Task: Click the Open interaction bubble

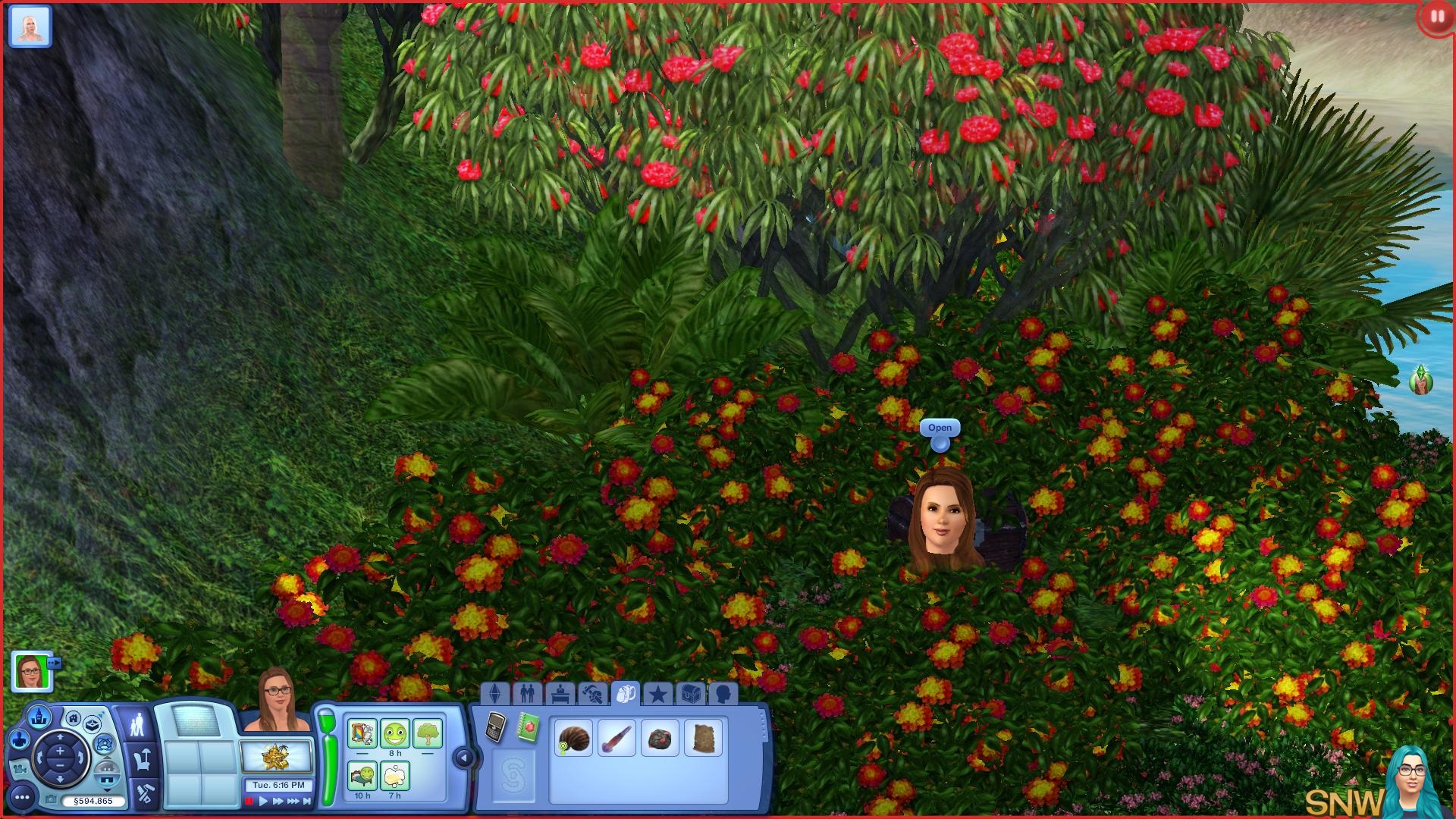Action: [x=940, y=428]
